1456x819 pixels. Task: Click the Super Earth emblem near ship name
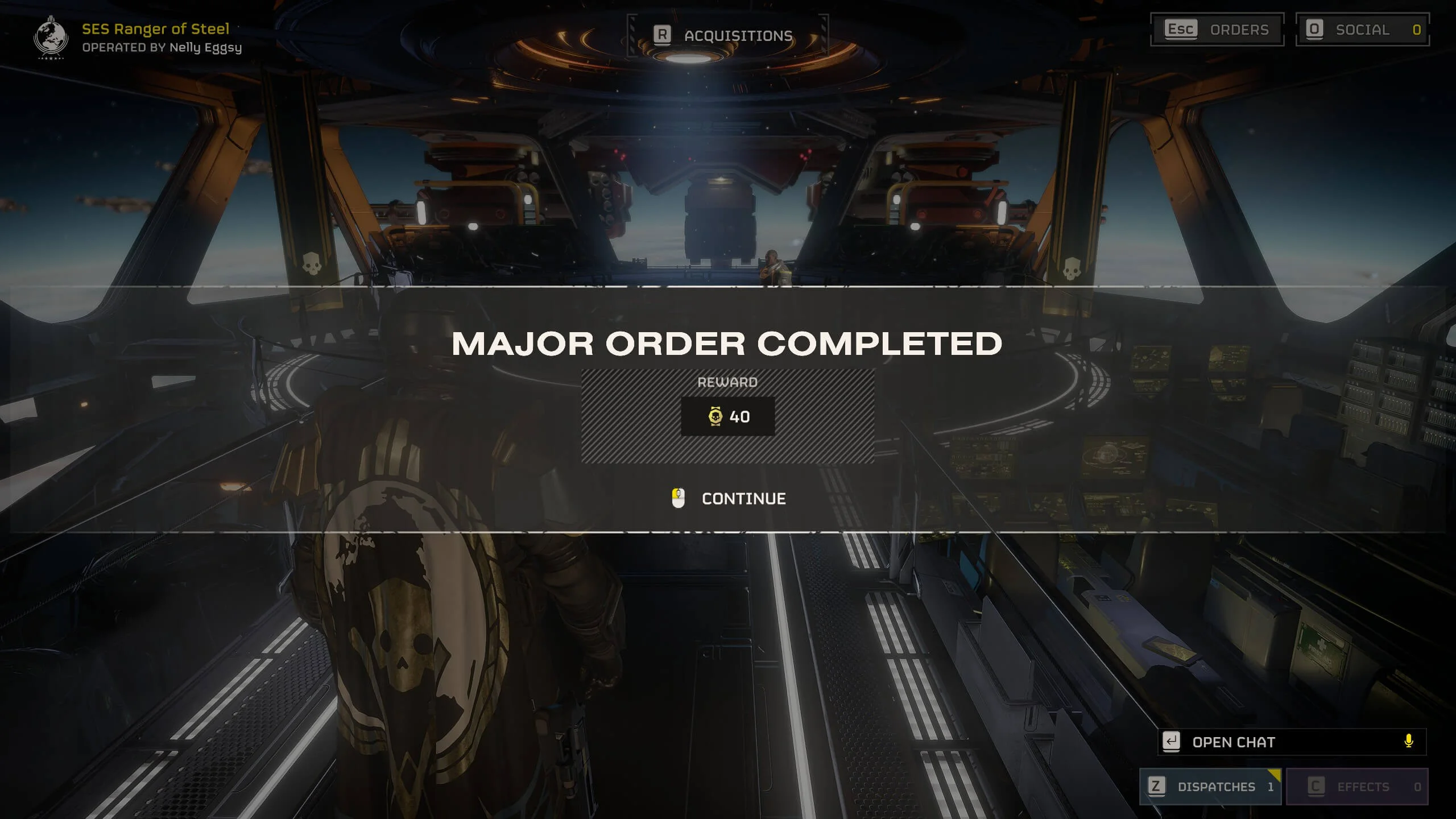pyautogui.click(x=51, y=37)
